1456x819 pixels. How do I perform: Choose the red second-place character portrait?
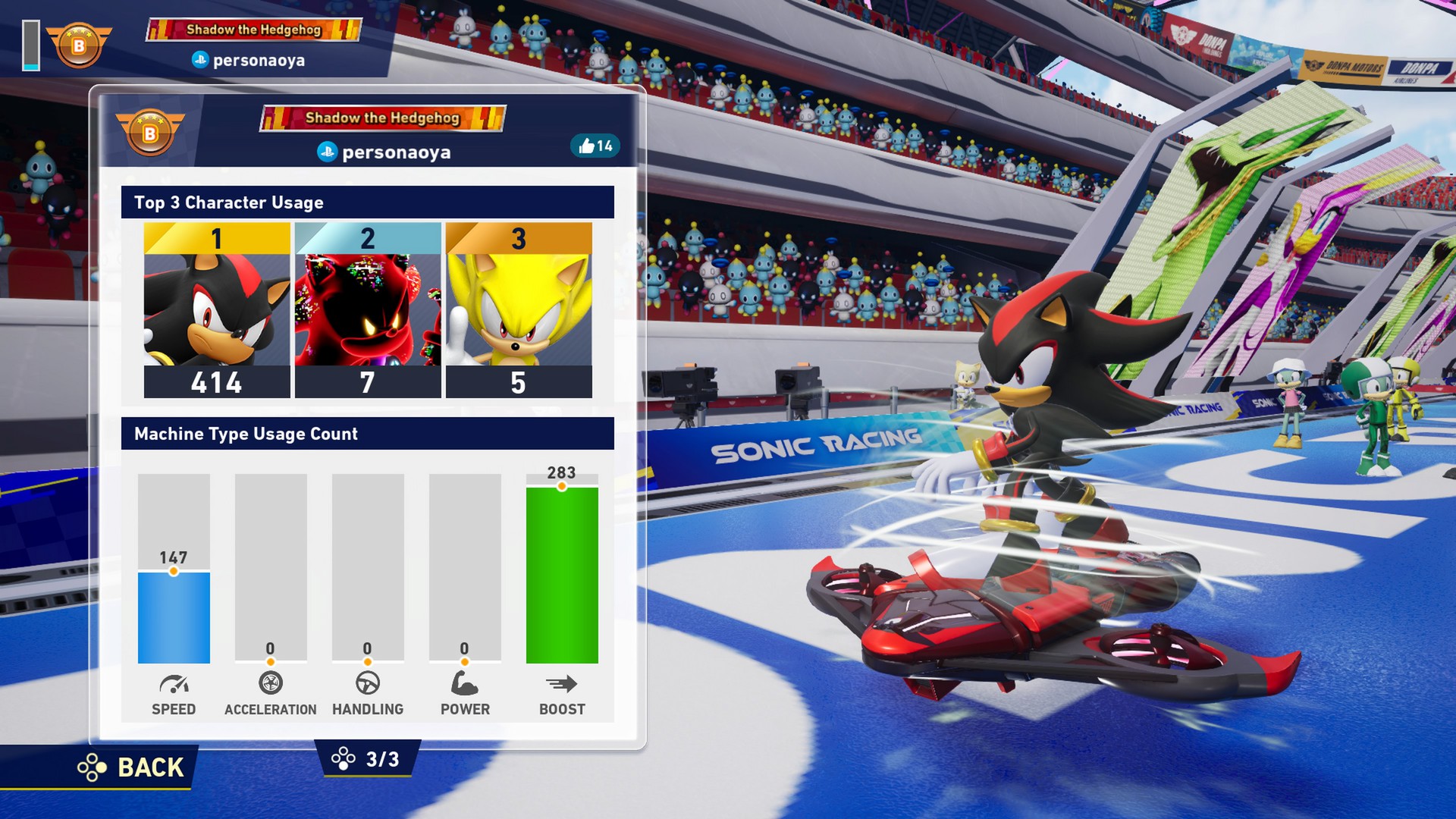(368, 310)
